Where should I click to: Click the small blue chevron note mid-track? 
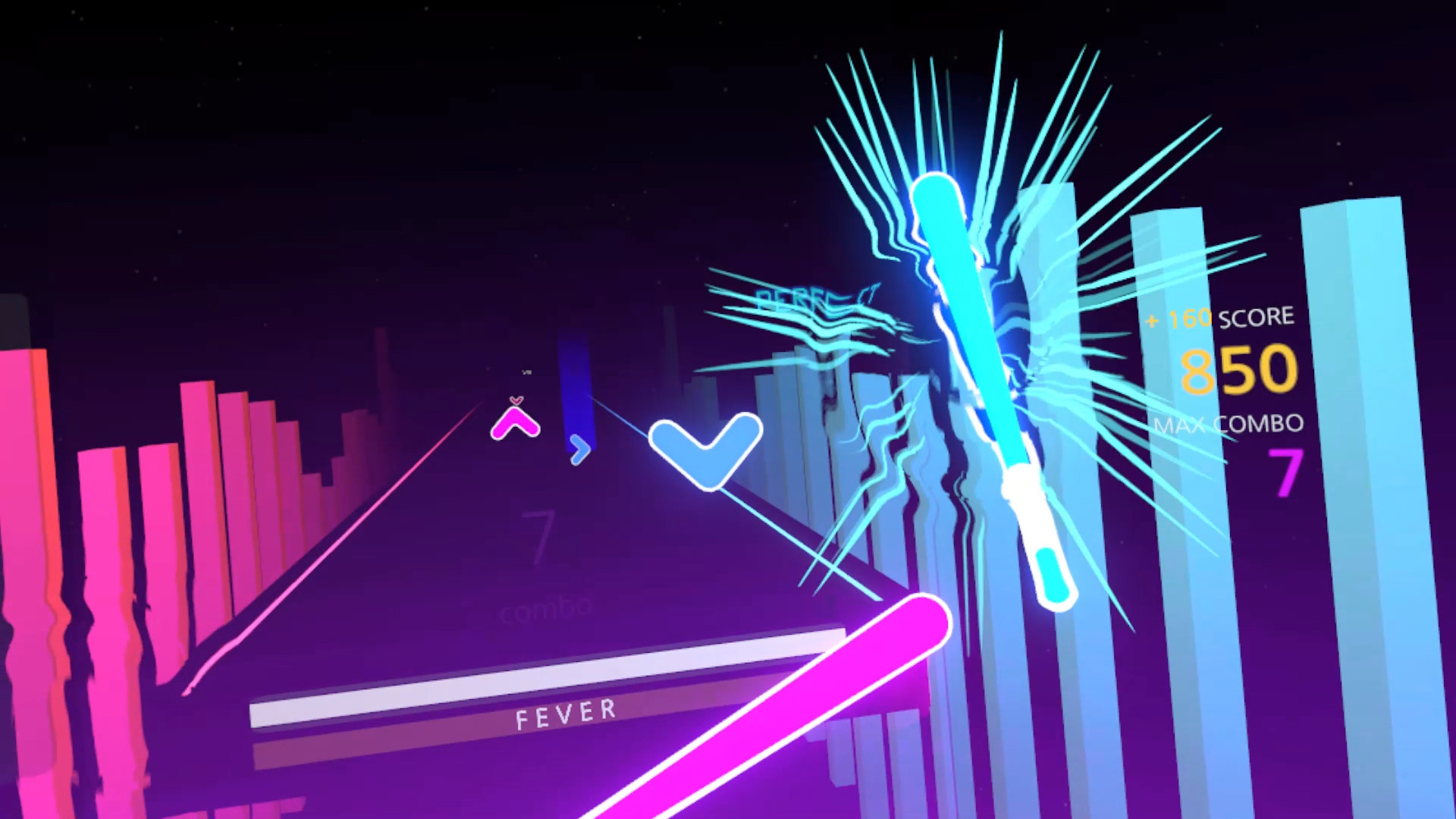point(579,449)
